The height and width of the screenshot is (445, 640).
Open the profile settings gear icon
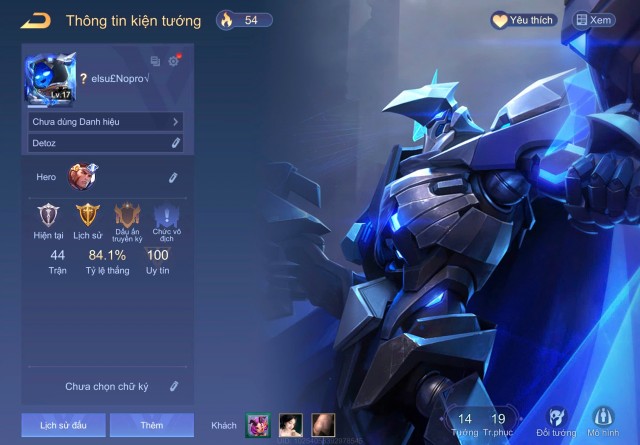(173, 61)
